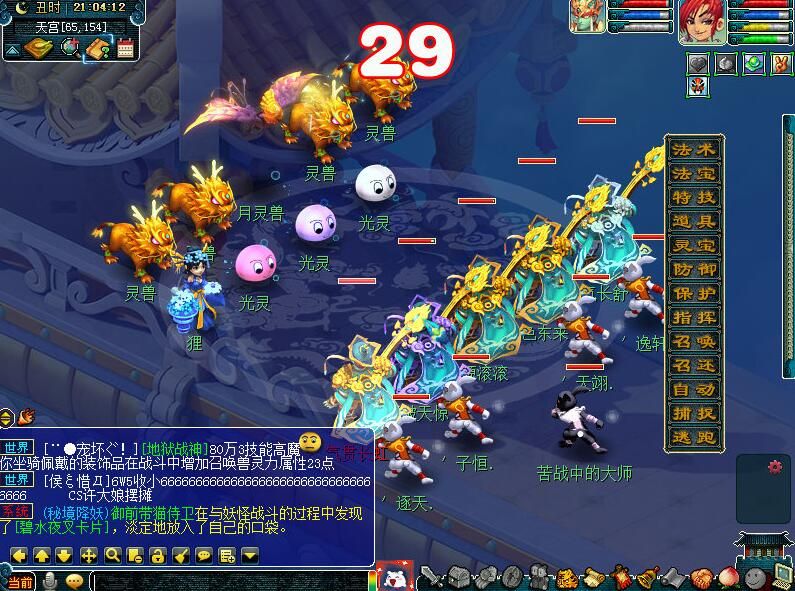Image resolution: width=795 pixels, height=591 pixels.
Task: Choose the 召唤 summon command
Action: tap(694, 342)
